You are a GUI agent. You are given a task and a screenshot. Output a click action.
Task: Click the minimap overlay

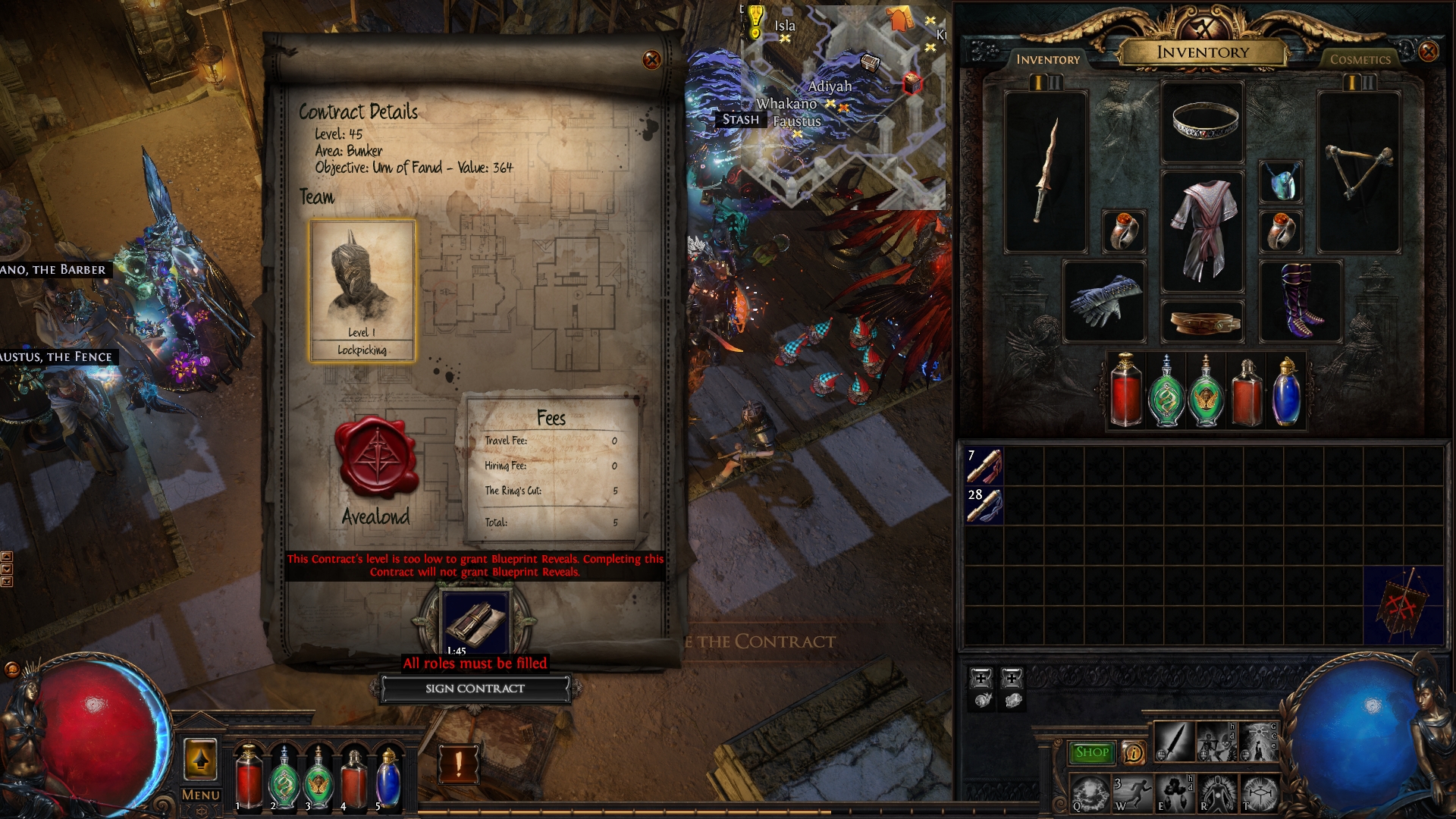[x=842, y=106]
